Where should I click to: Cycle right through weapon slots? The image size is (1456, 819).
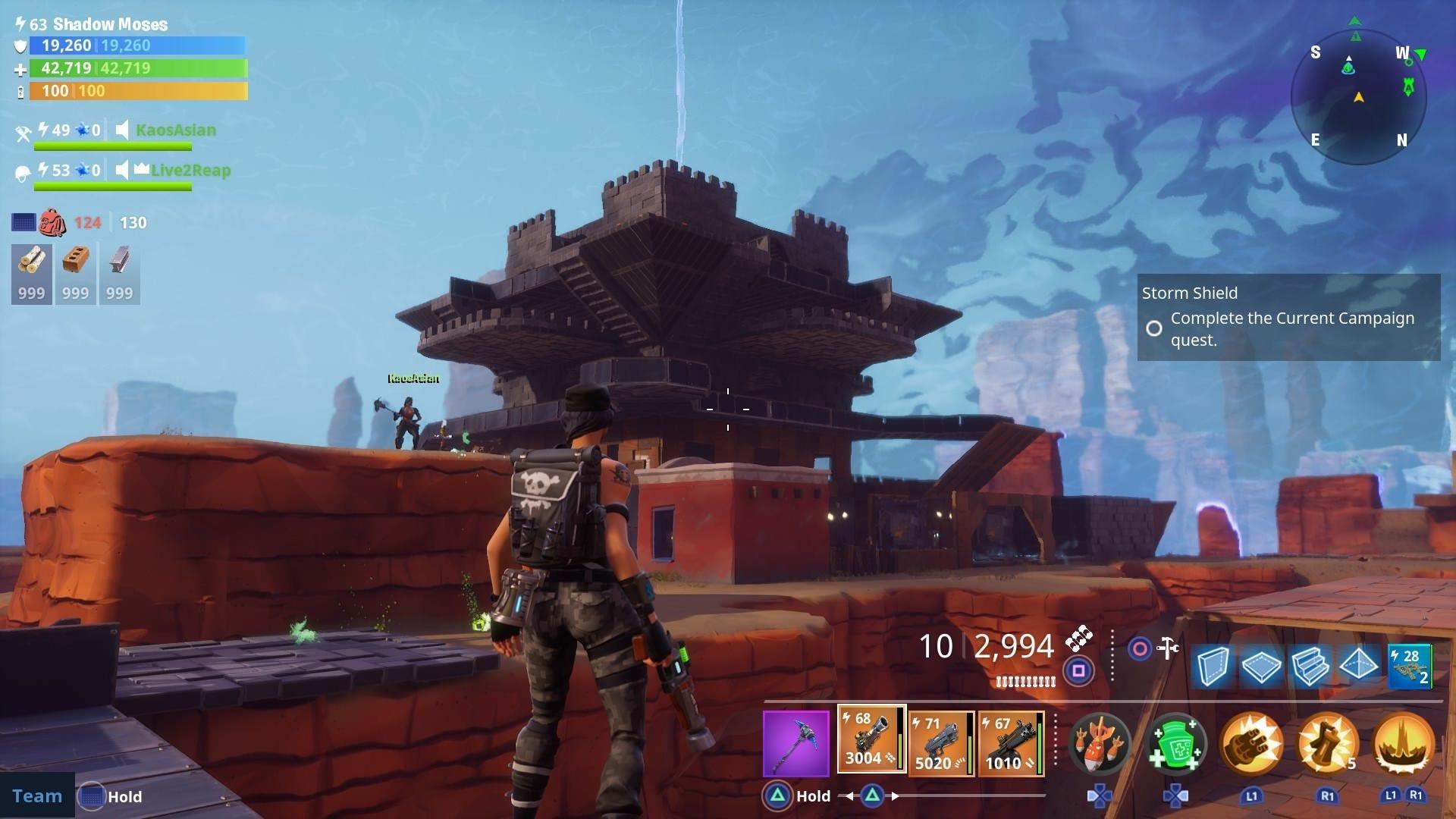coord(896,796)
